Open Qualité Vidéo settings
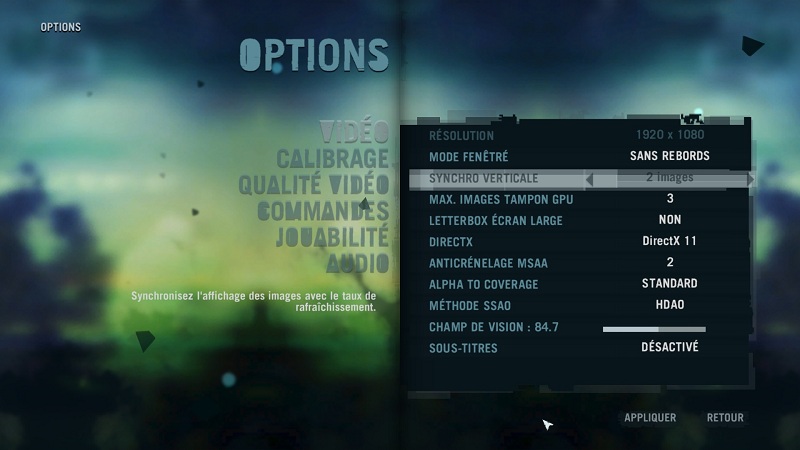The height and width of the screenshot is (450, 800). tap(313, 185)
